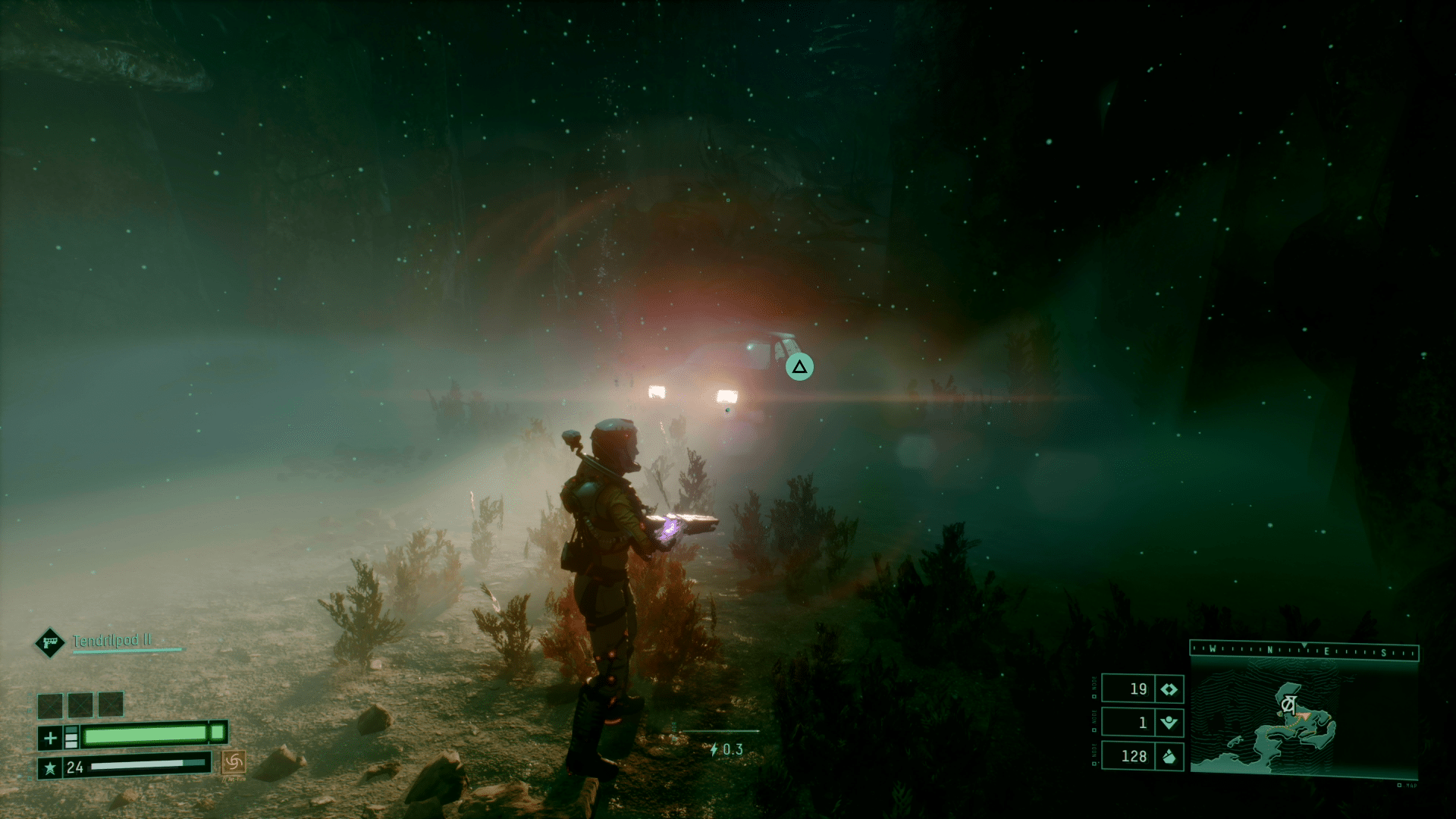Click the downward-chevron resource icon showing 1

pyautogui.click(x=1169, y=723)
